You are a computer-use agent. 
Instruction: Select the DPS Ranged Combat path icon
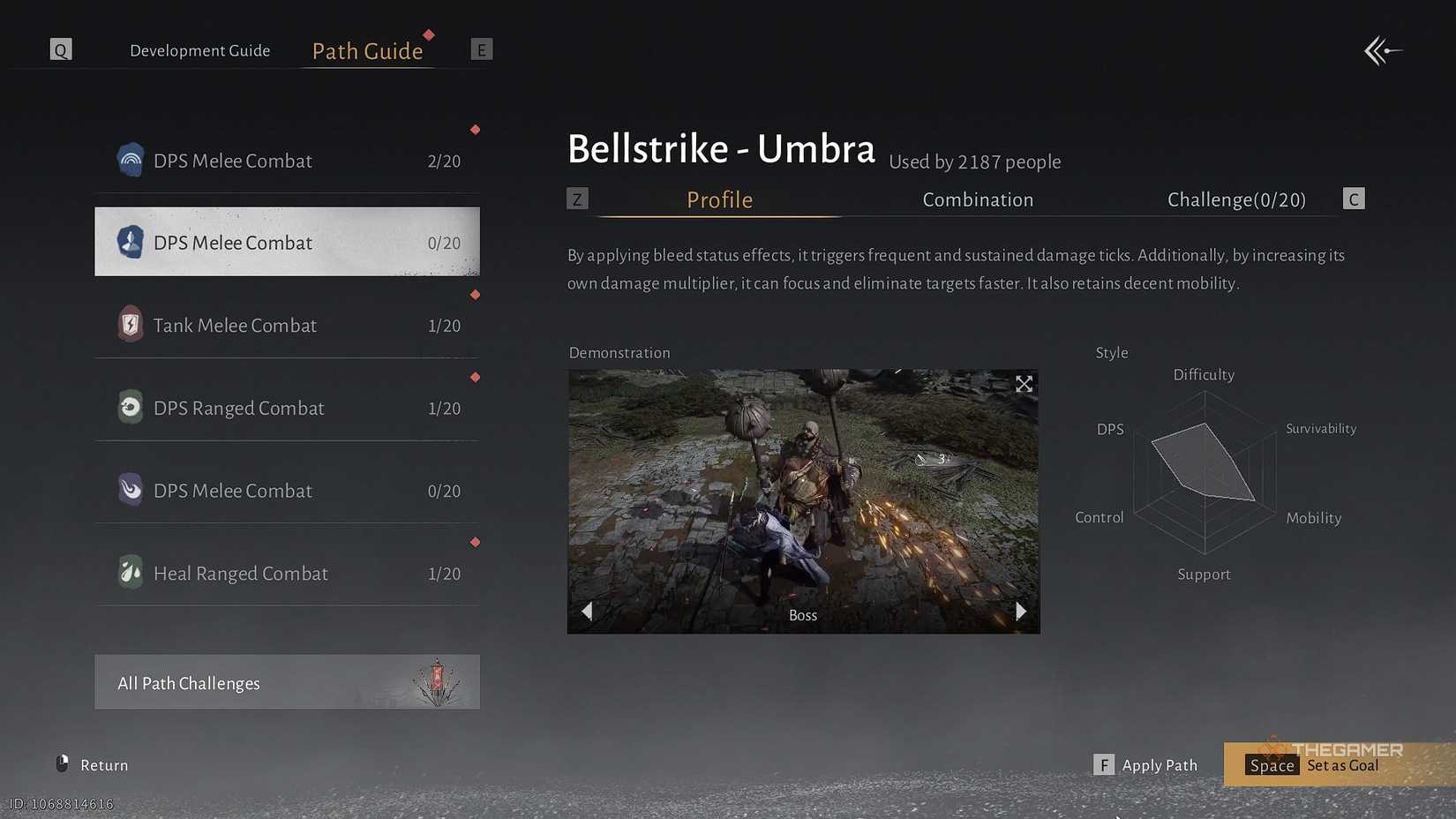pos(131,407)
